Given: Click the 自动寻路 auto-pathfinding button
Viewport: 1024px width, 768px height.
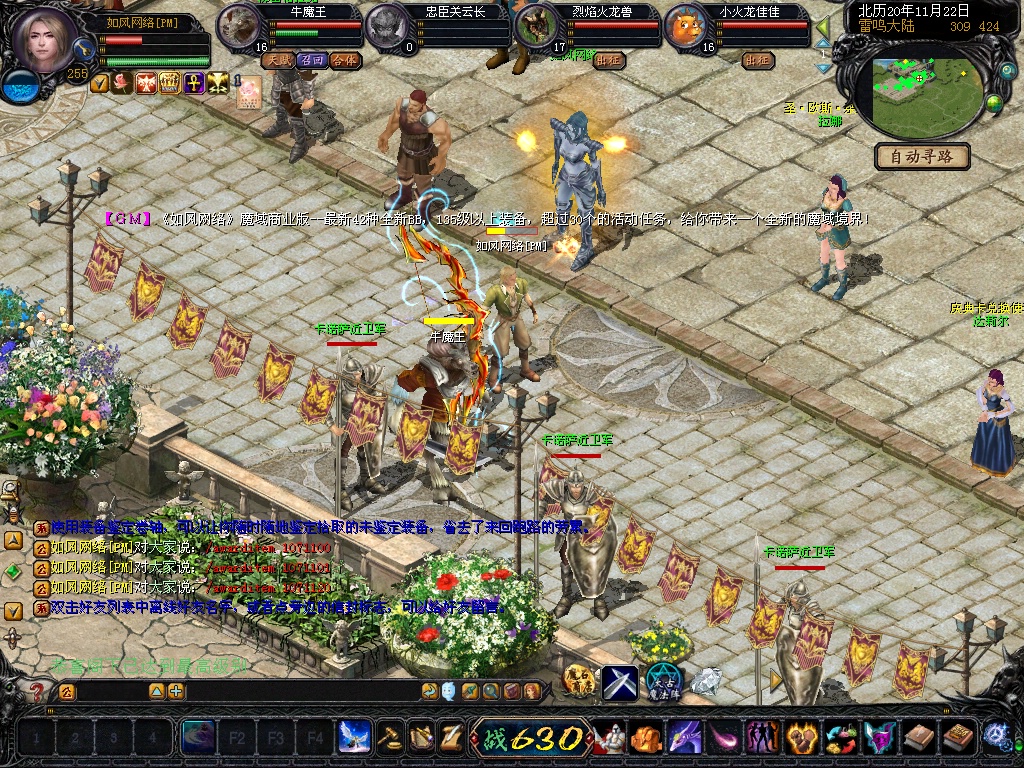Looking at the screenshot, I should pyautogui.click(x=923, y=156).
